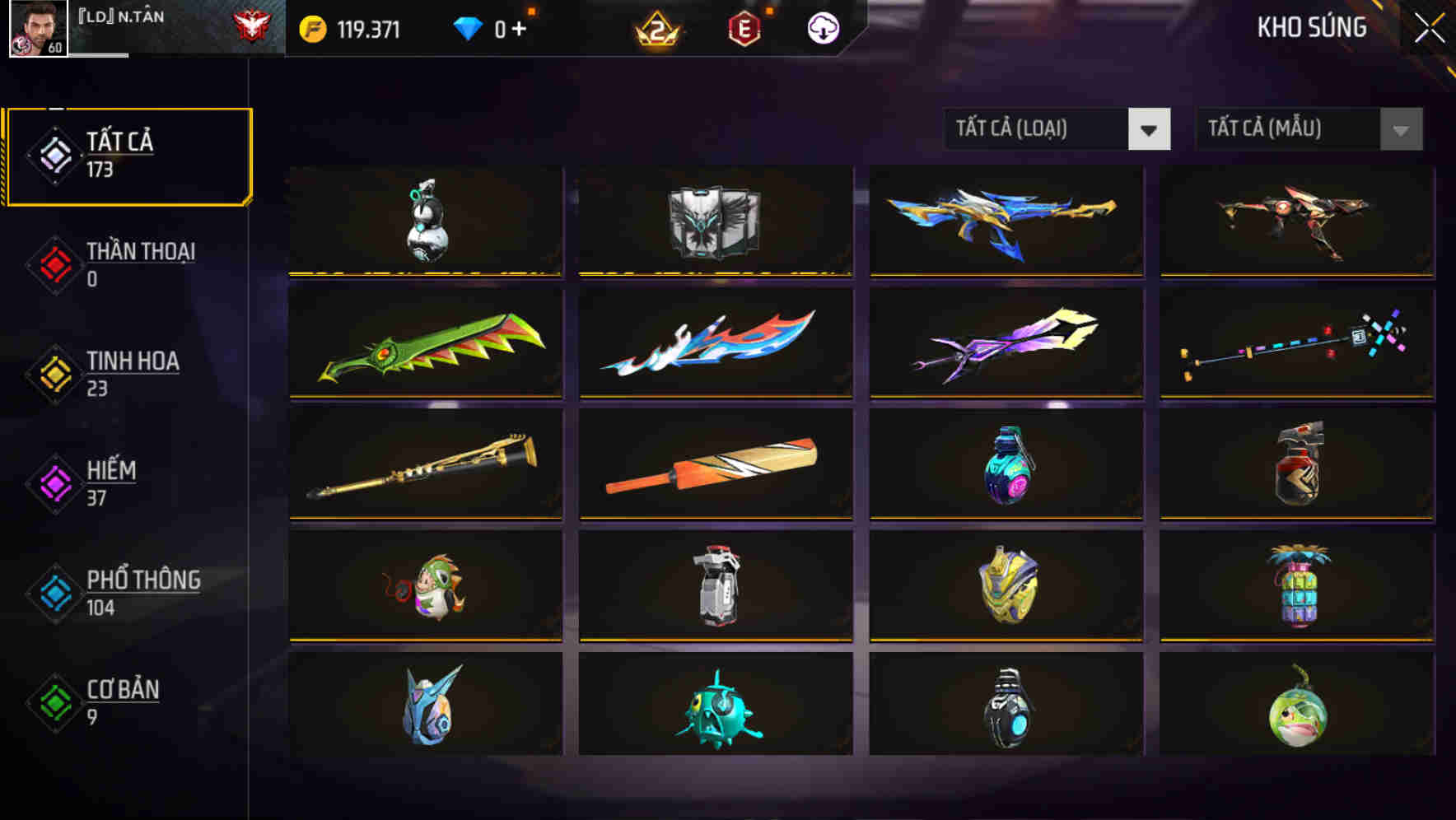Click the KHO SÚNG title text
The image size is (1456, 820).
click(x=1311, y=27)
